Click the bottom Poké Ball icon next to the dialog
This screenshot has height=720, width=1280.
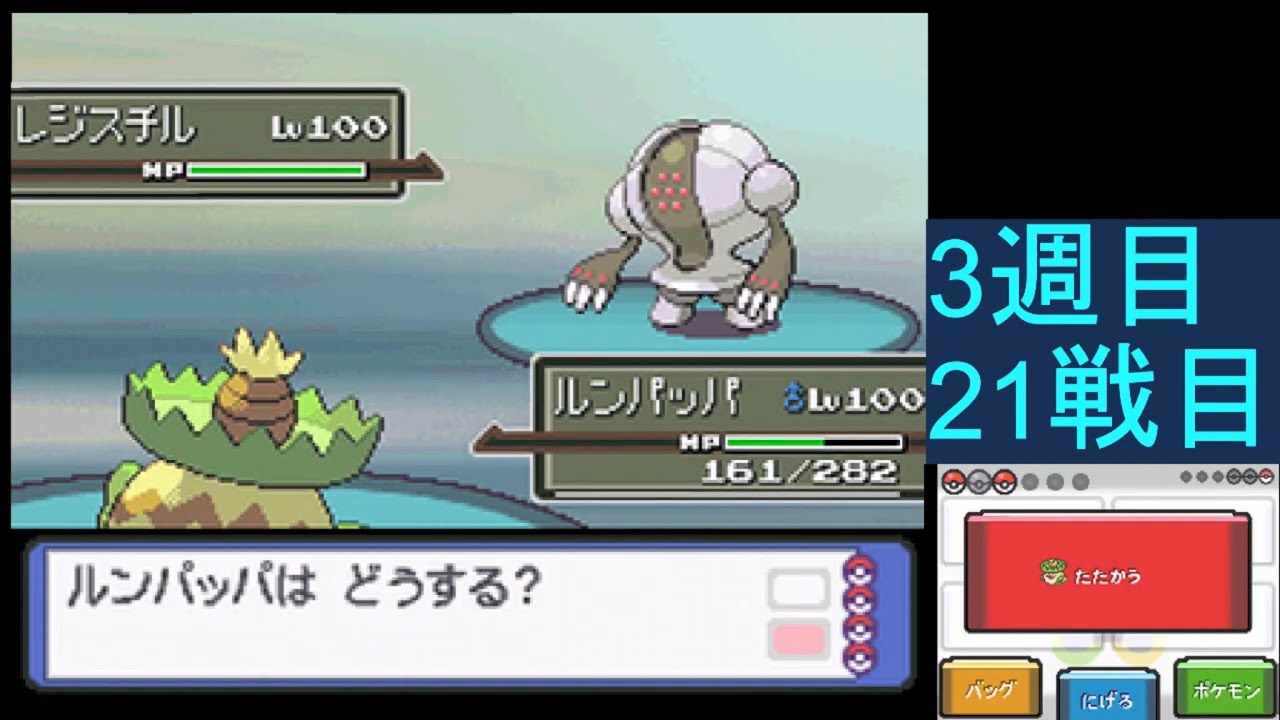[858, 657]
